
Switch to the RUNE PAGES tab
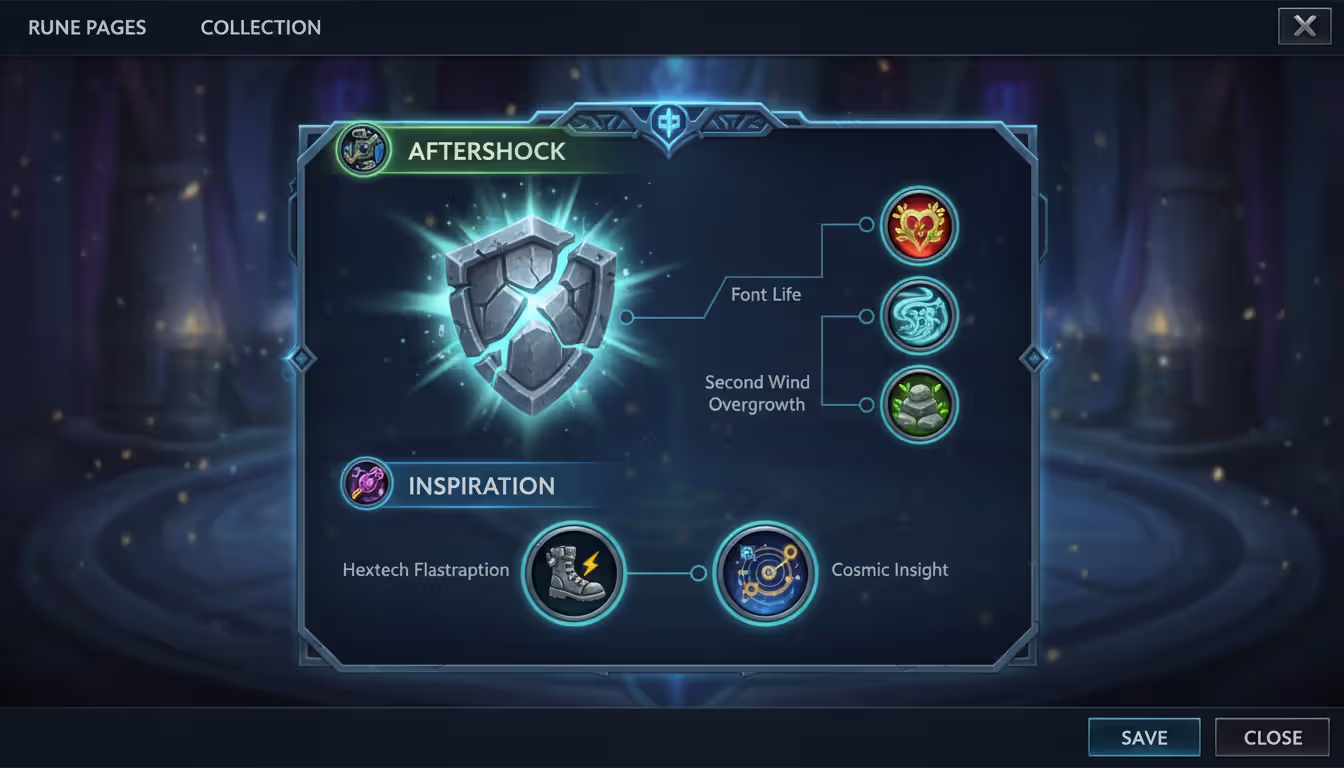[x=86, y=27]
